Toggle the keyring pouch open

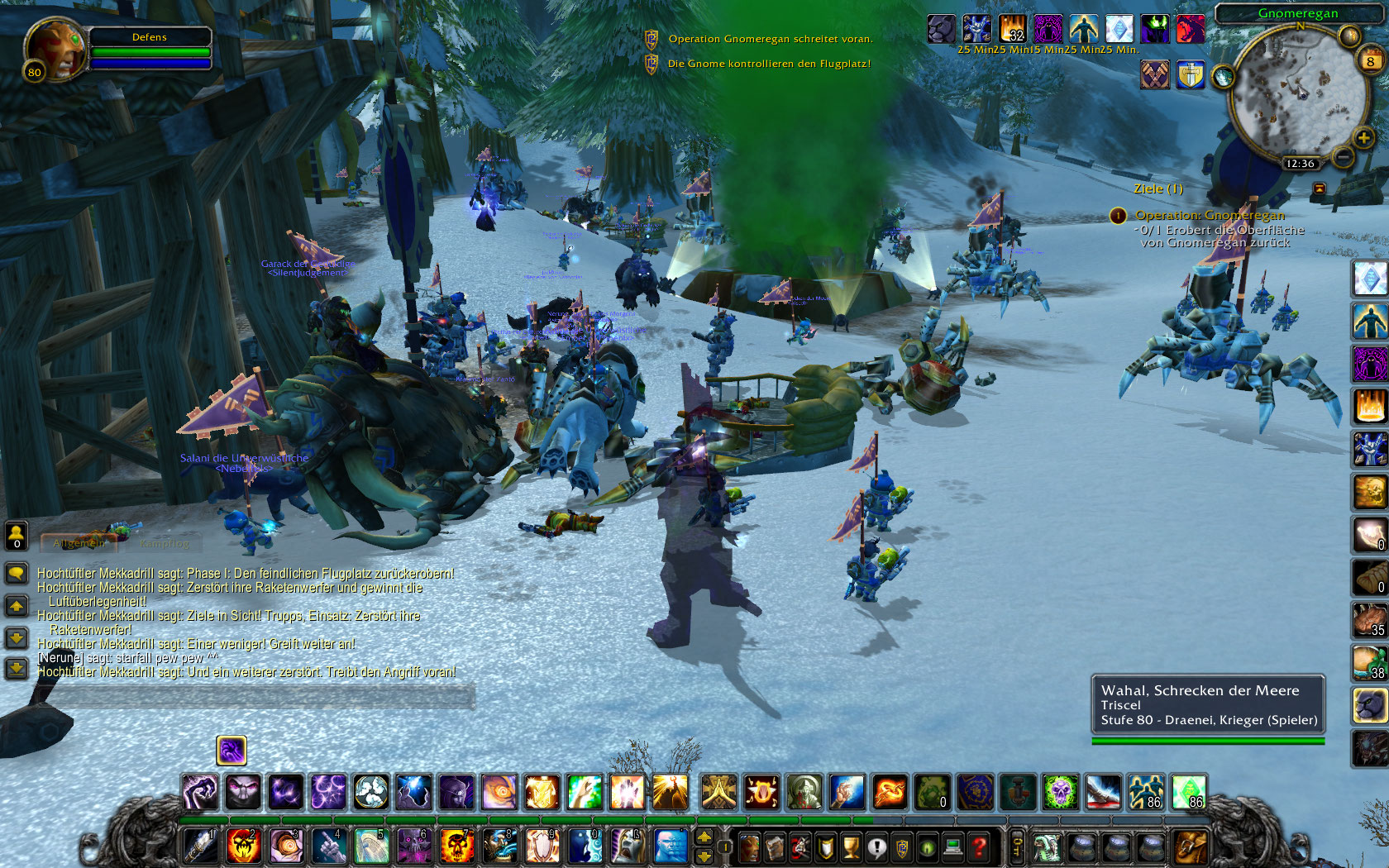tap(1017, 847)
